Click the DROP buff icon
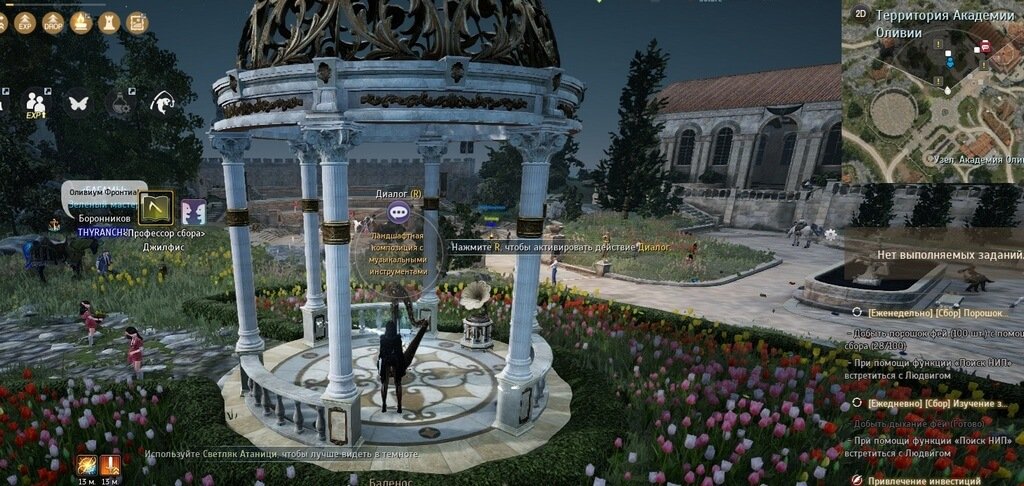The width and height of the screenshot is (1024, 486). 53,22
